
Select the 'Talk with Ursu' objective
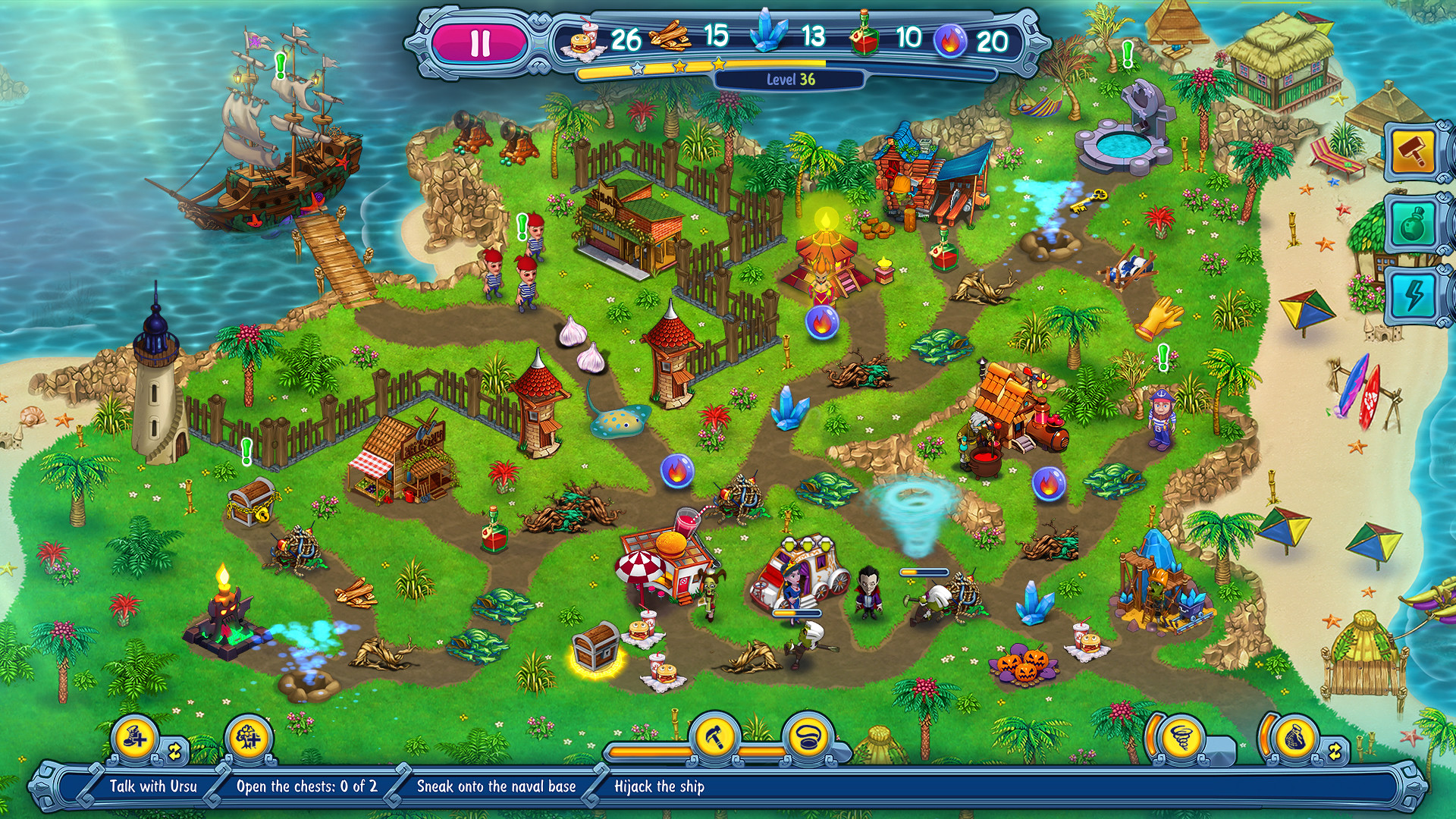152,786
